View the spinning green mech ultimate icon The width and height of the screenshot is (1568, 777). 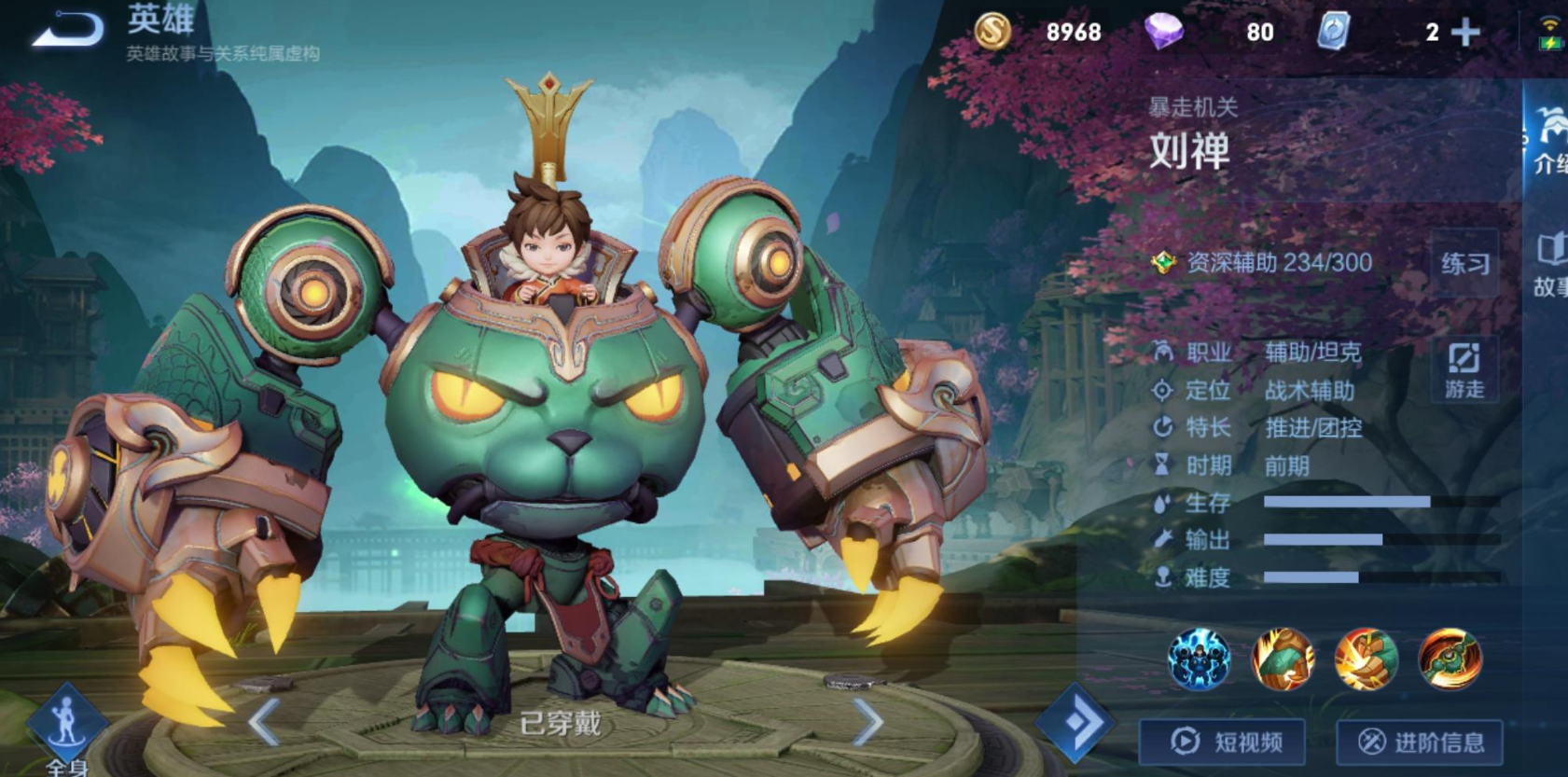pyautogui.click(x=1450, y=659)
